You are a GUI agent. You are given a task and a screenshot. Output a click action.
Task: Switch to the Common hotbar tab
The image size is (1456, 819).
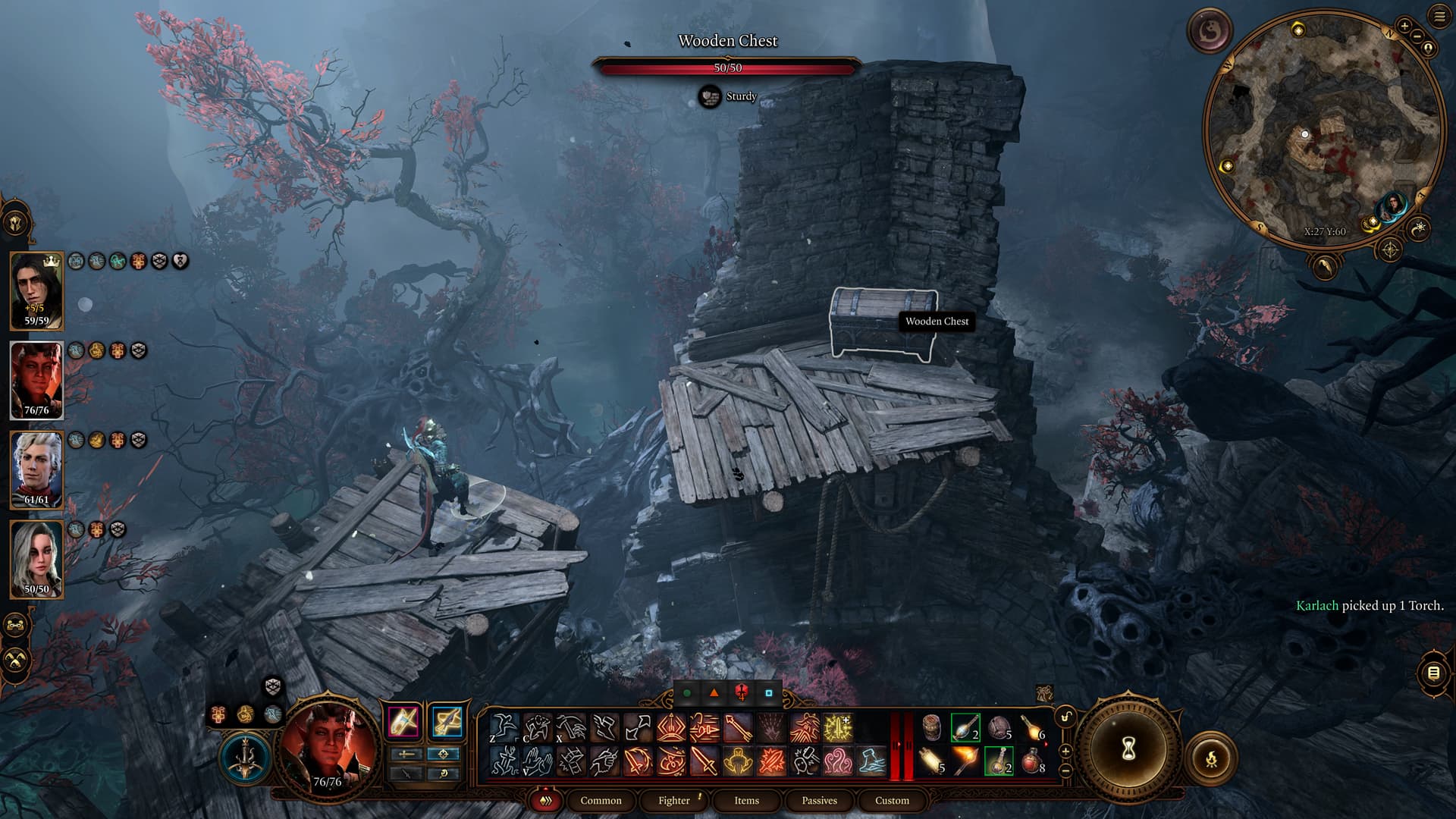[x=601, y=800]
